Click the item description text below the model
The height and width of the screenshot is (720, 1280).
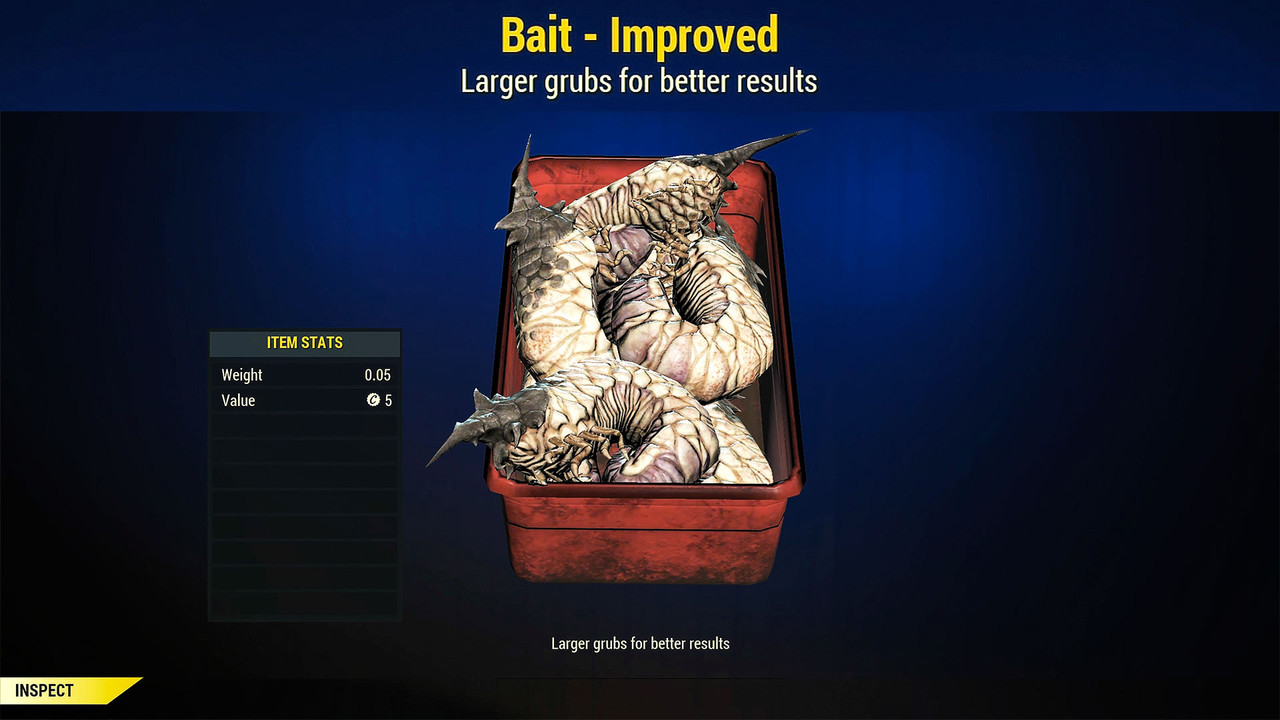click(x=639, y=643)
